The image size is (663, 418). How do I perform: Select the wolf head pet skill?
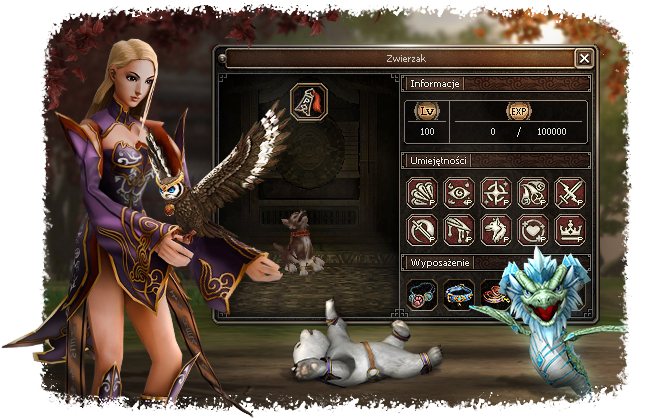(496, 230)
